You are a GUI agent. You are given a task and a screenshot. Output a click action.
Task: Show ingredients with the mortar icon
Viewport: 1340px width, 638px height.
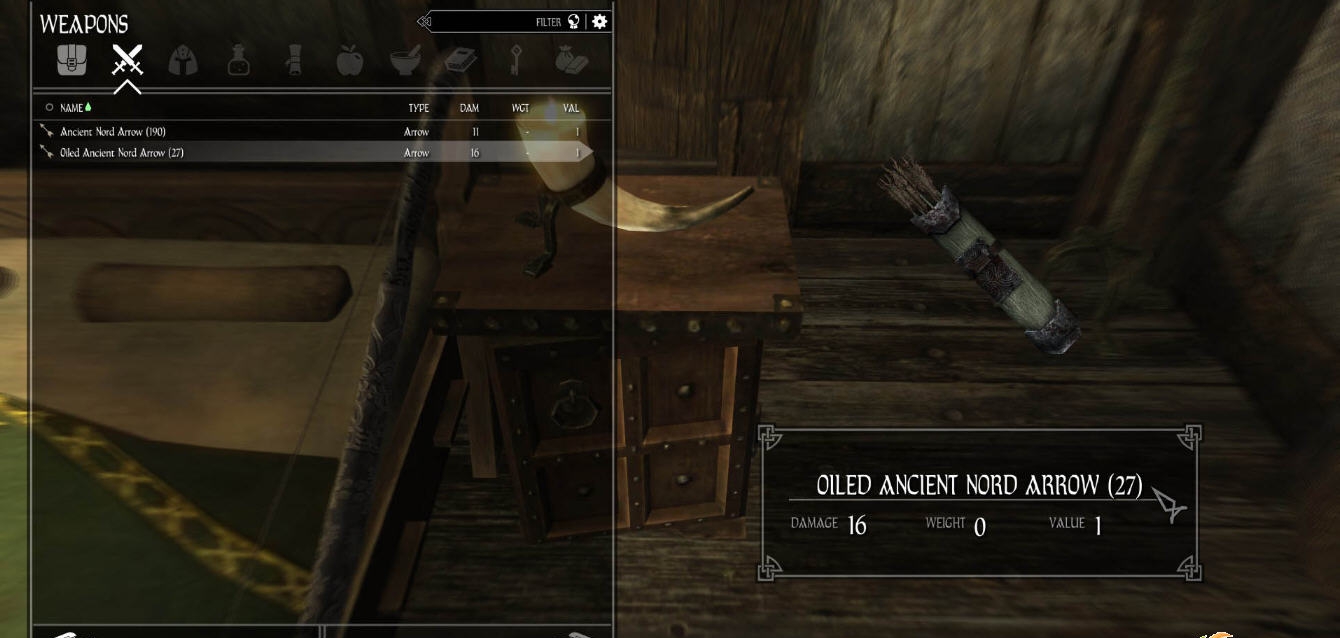click(x=405, y=61)
